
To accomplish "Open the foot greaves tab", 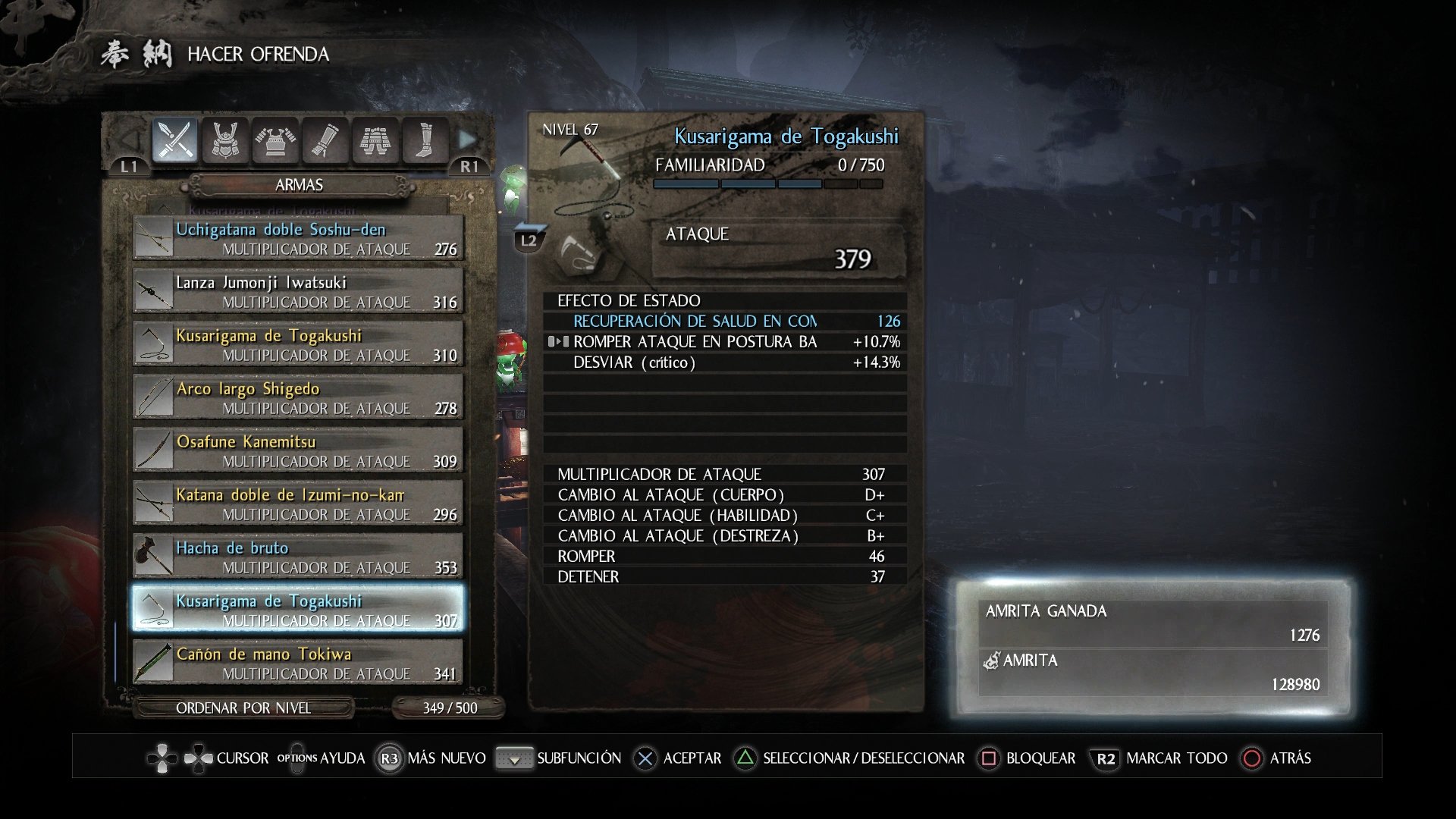I will click(425, 140).
